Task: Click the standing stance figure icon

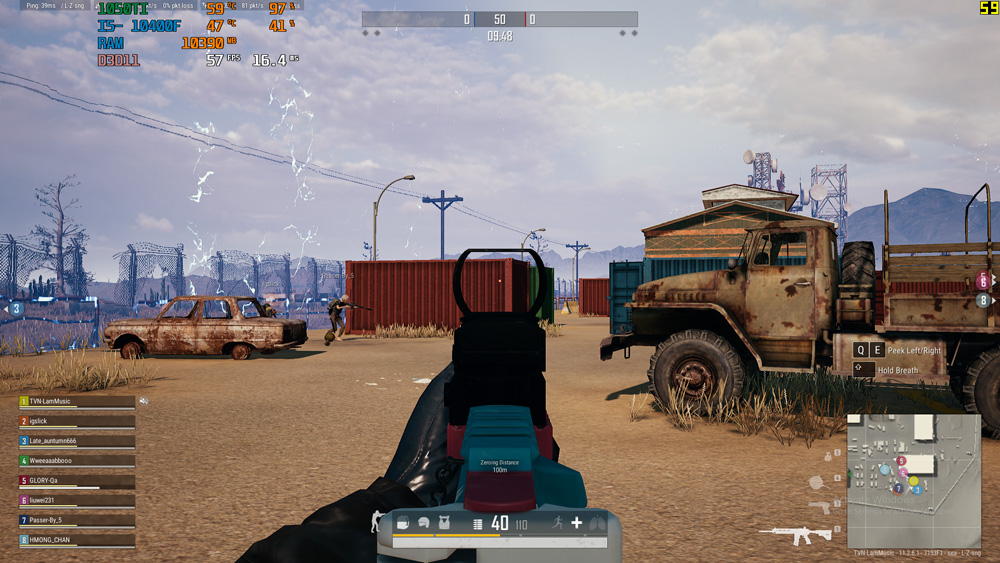Action: tap(377, 521)
